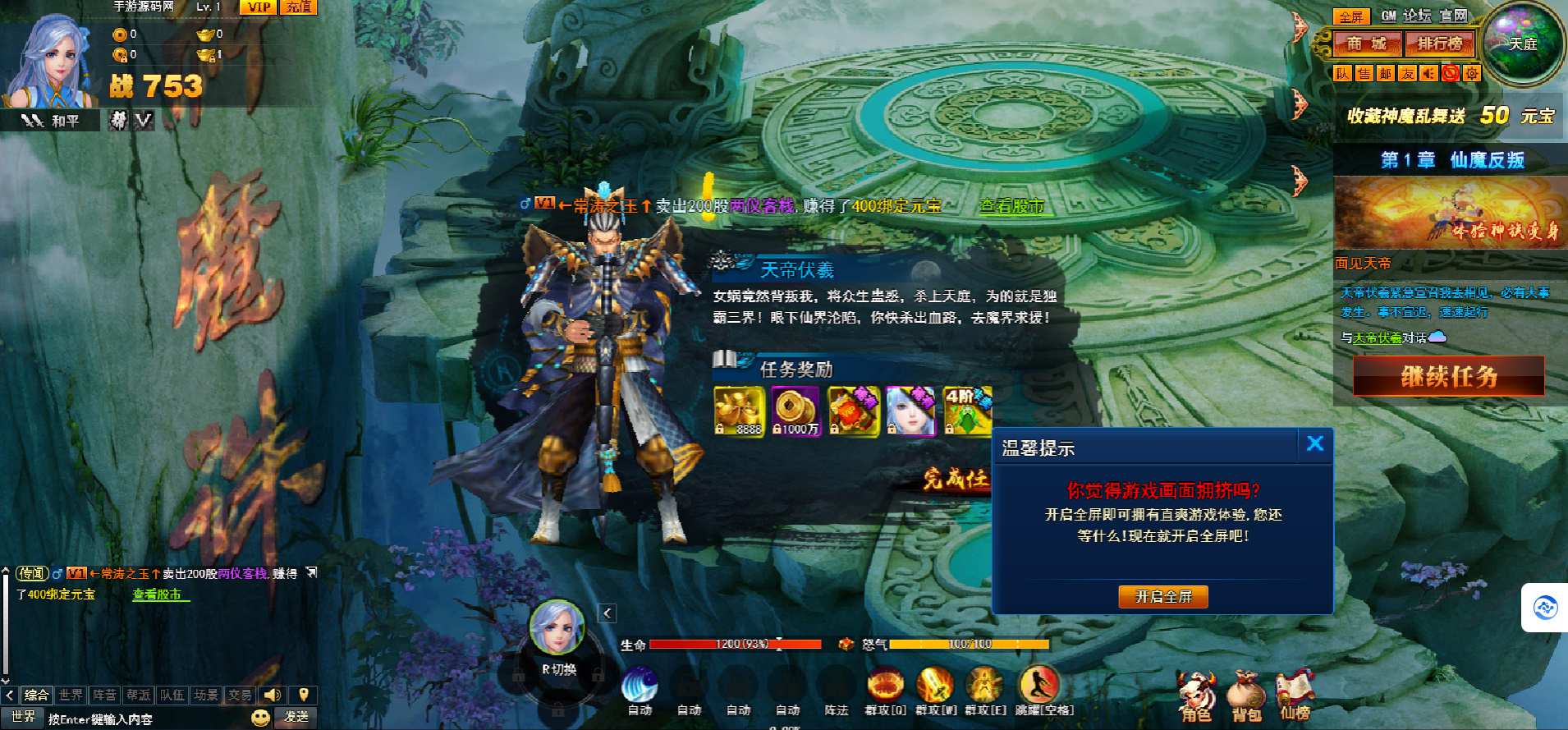Switch chat to the 世界 tab
1568x730 pixels.
(x=71, y=696)
